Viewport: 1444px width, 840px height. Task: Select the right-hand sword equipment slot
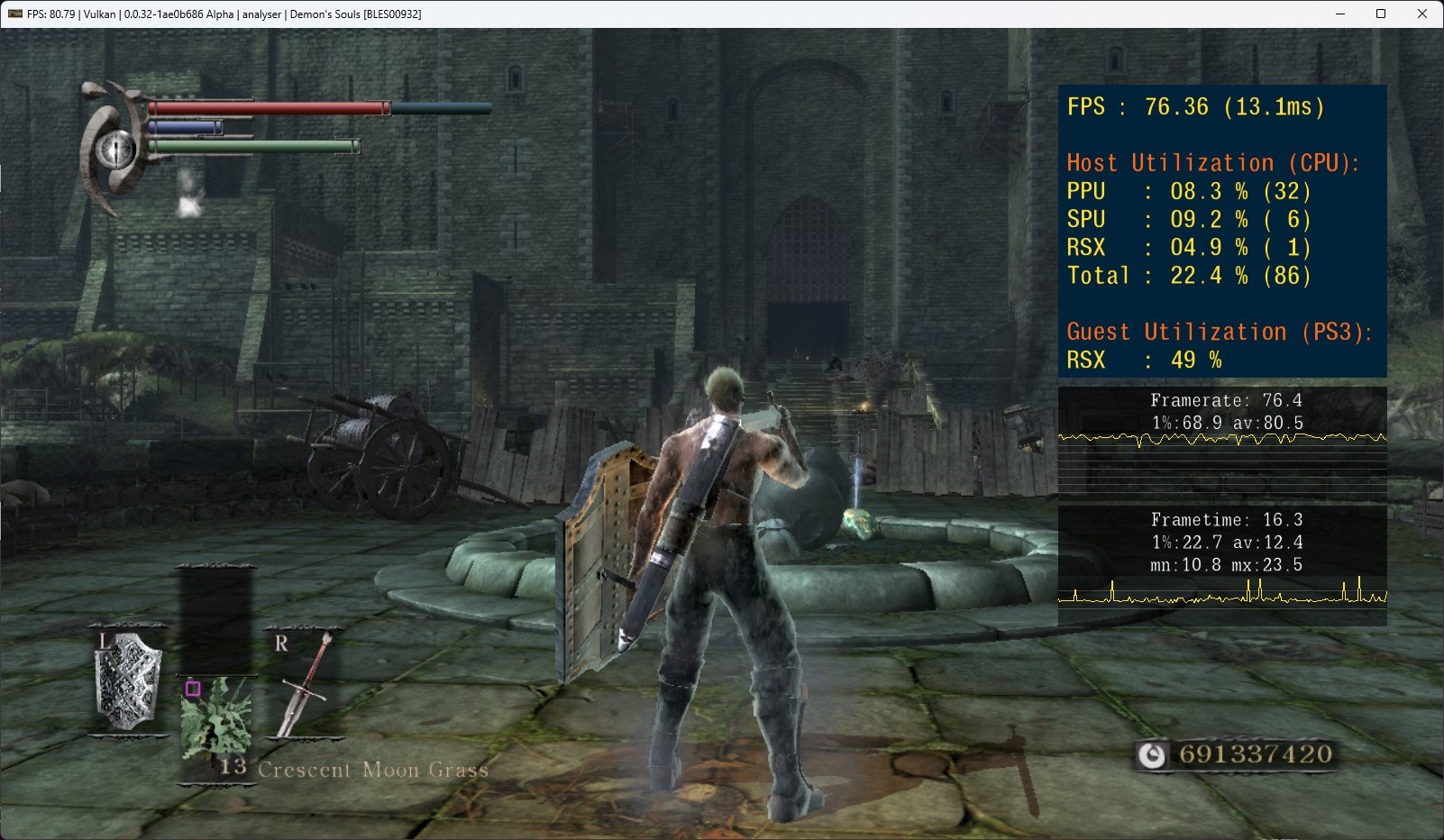(304, 684)
